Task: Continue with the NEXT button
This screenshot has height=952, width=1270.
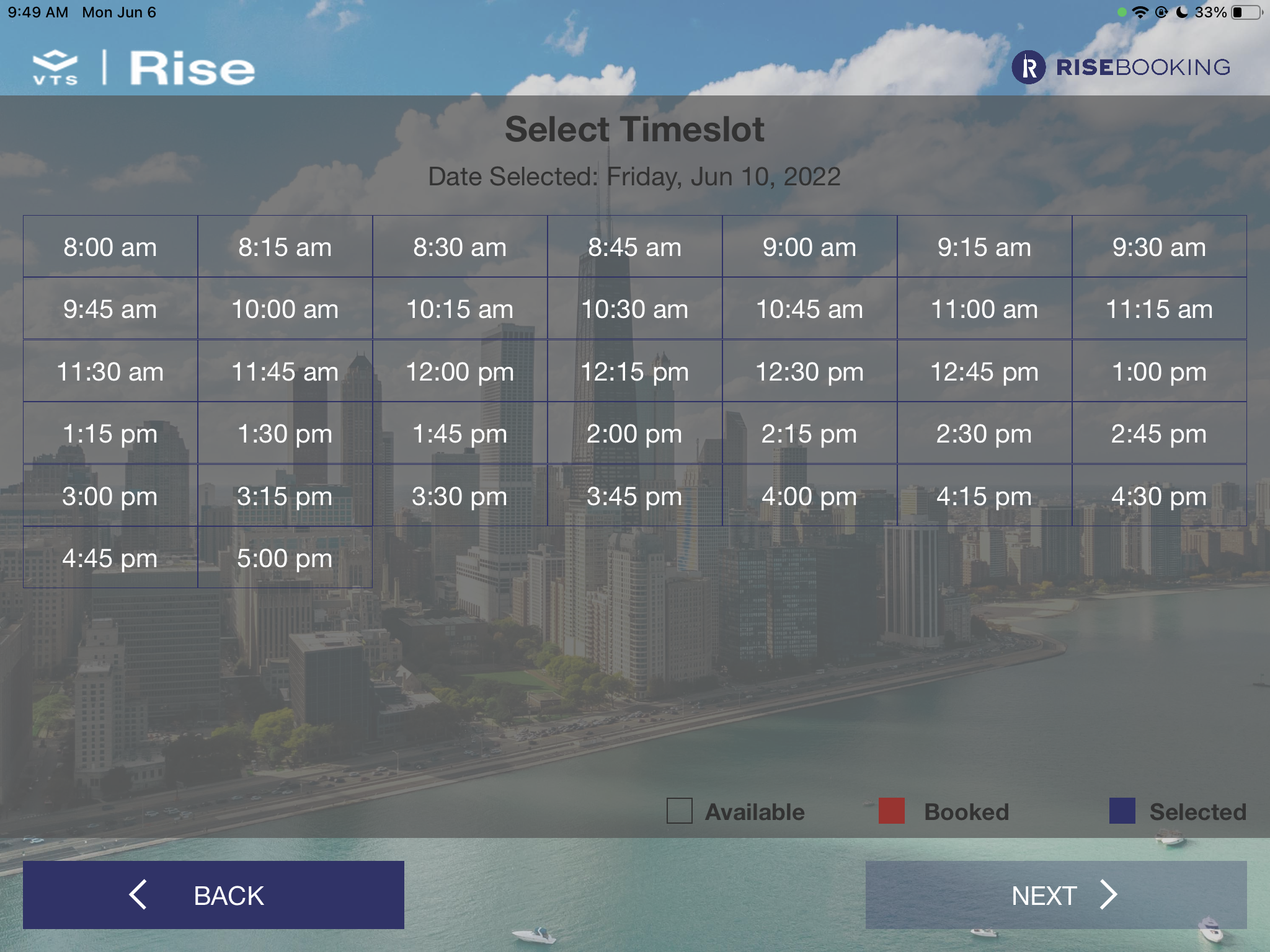Action: click(x=1055, y=895)
